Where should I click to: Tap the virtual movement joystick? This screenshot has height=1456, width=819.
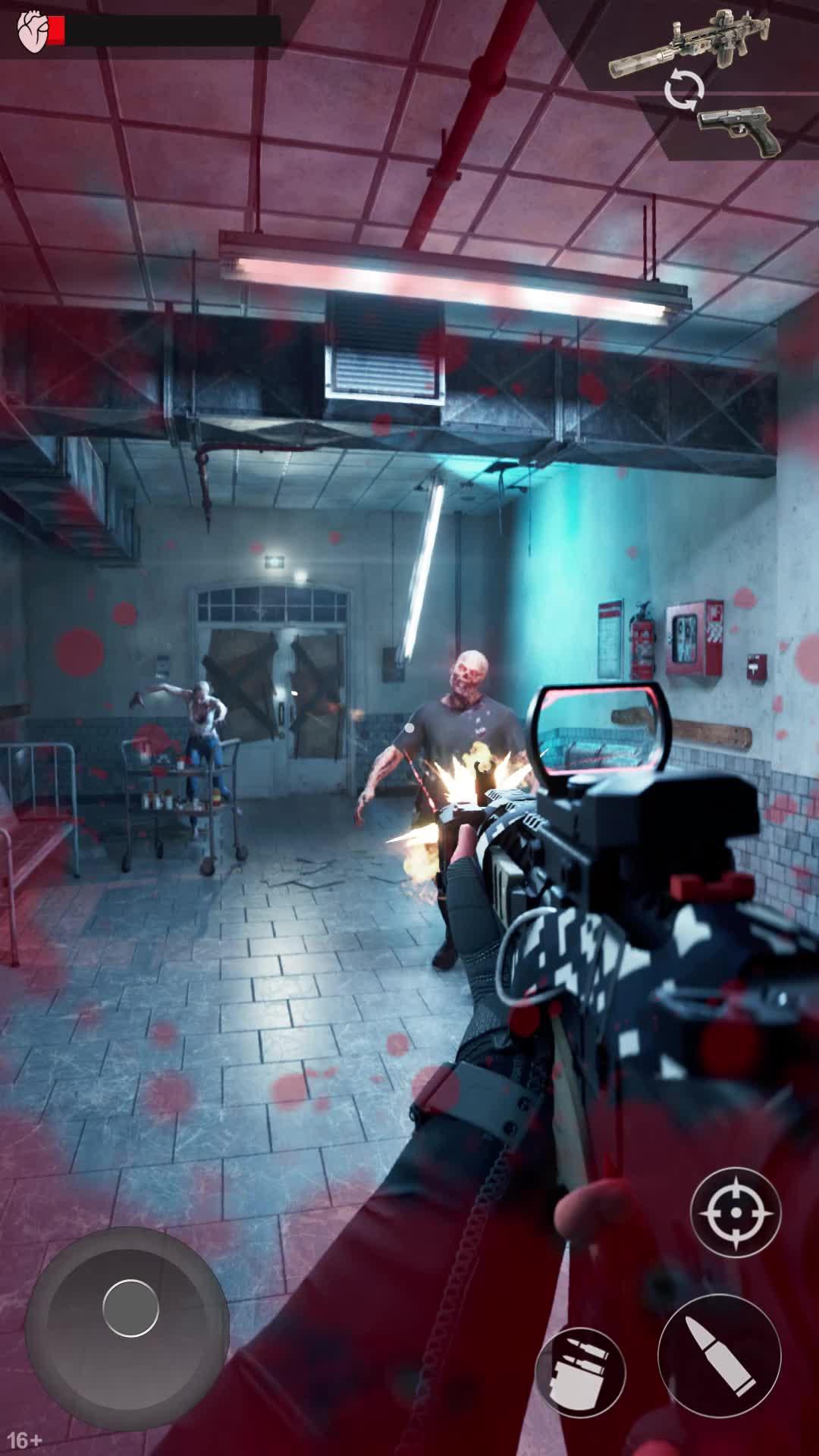(x=130, y=1307)
